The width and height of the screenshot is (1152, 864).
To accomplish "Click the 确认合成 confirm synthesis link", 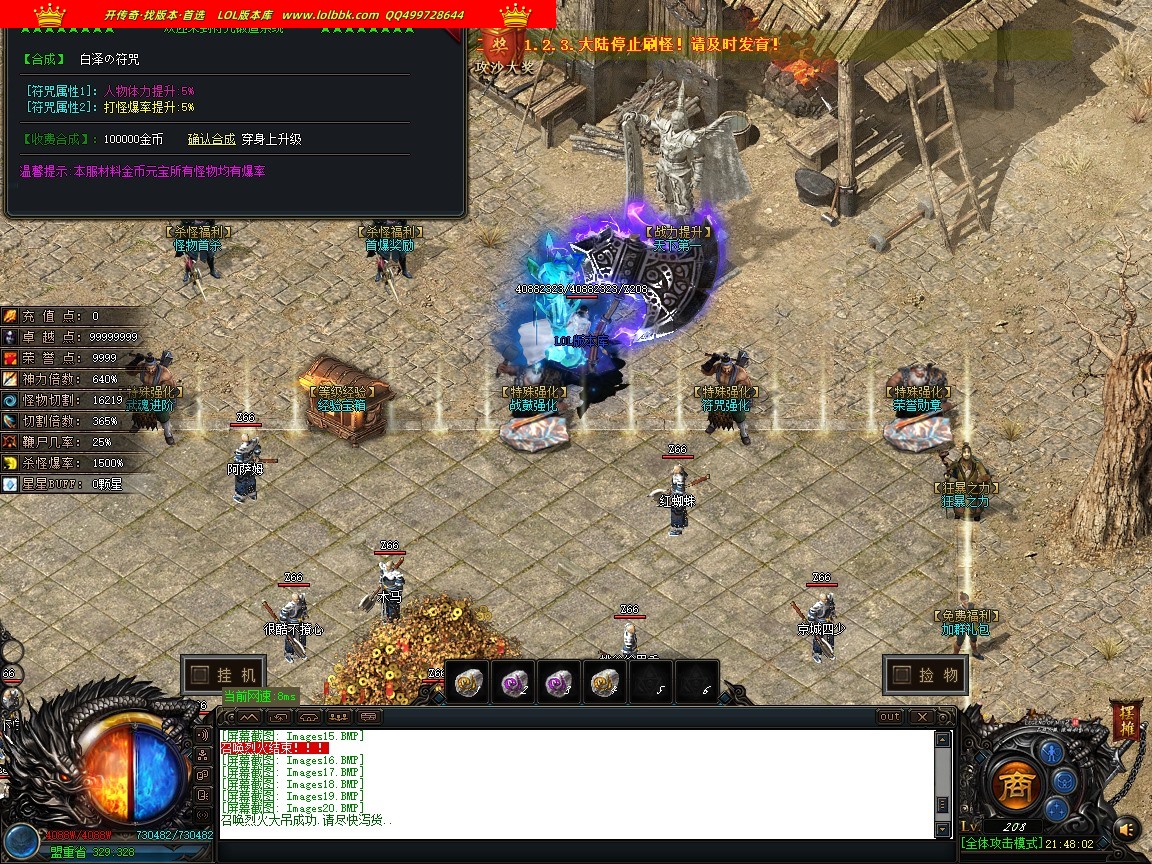I will 211,140.
